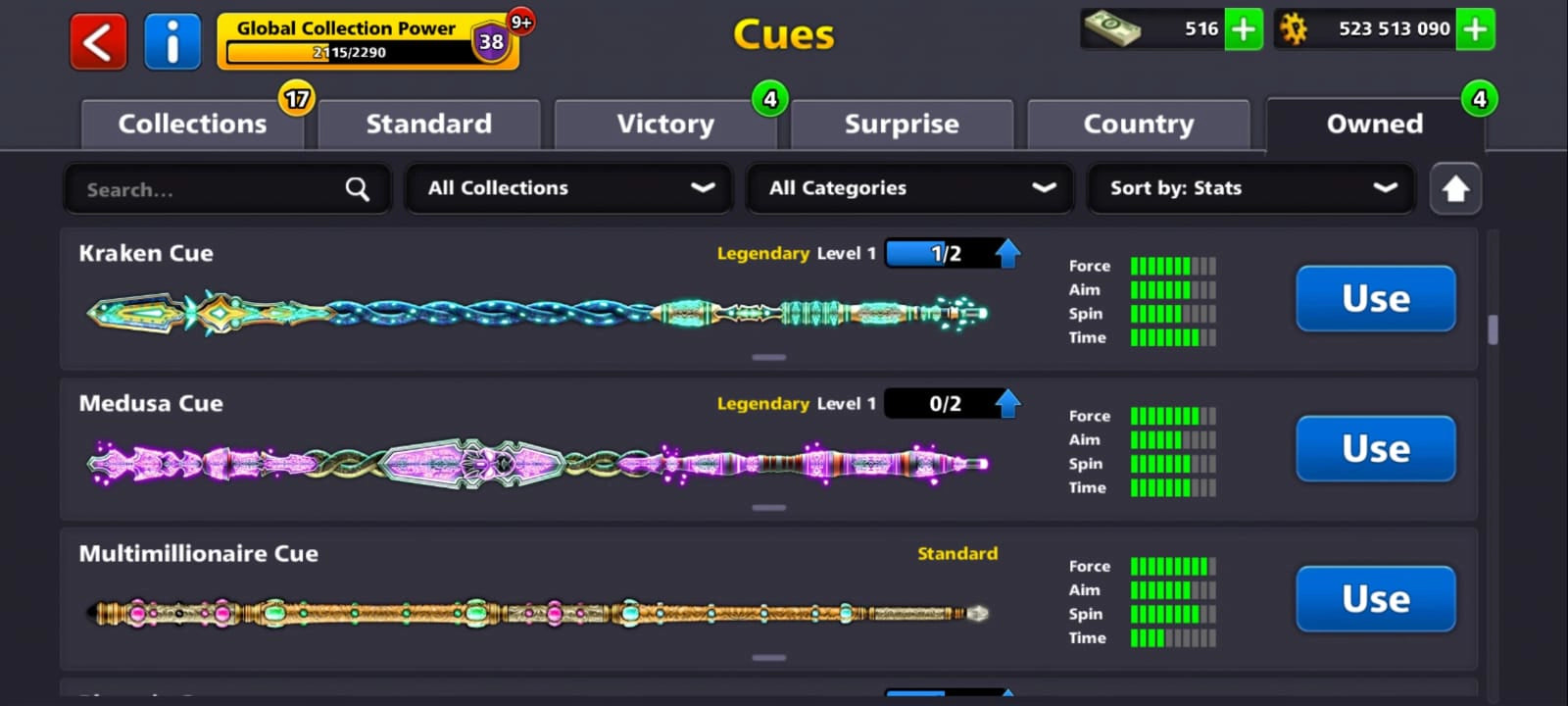Switch to the Victory tab
The height and width of the screenshot is (706, 1568).
[x=665, y=124]
